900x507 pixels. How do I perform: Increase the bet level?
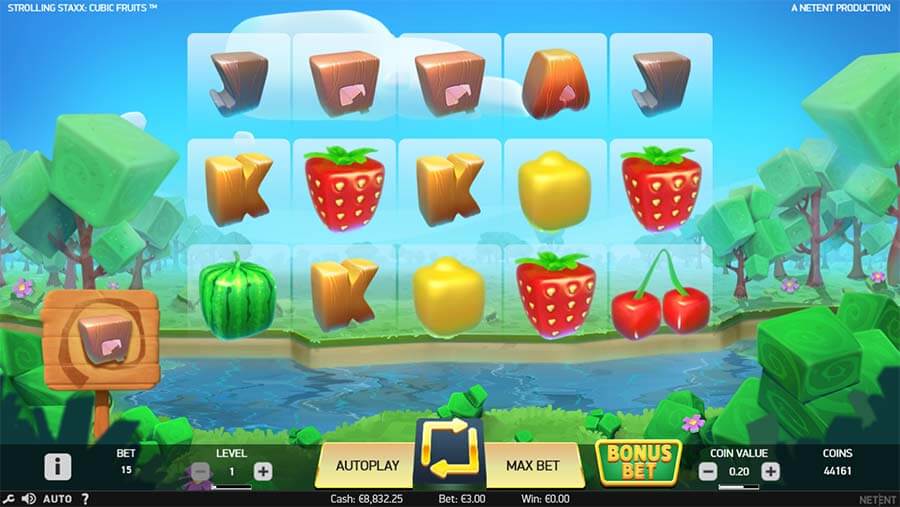(x=263, y=471)
